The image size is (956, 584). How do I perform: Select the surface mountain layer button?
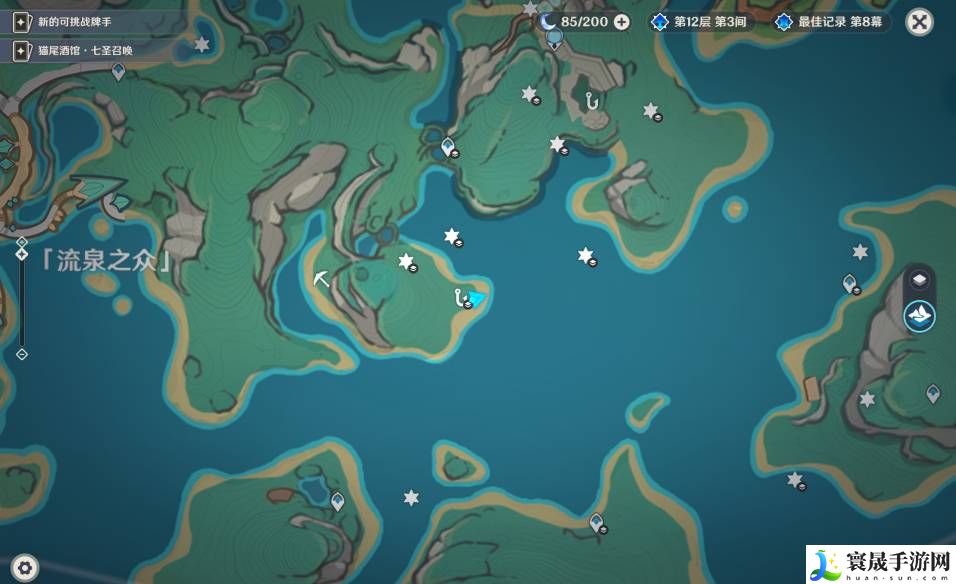click(919, 316)
